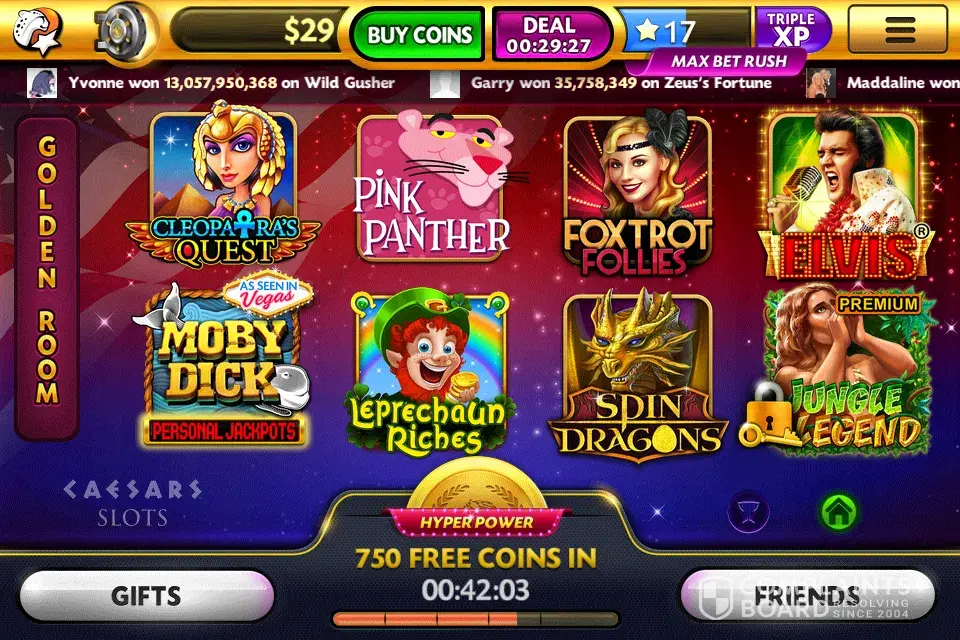Select the locked Jungle Legend slot
This screenshot has width=960, height=640.
click(x=845, y=370)
